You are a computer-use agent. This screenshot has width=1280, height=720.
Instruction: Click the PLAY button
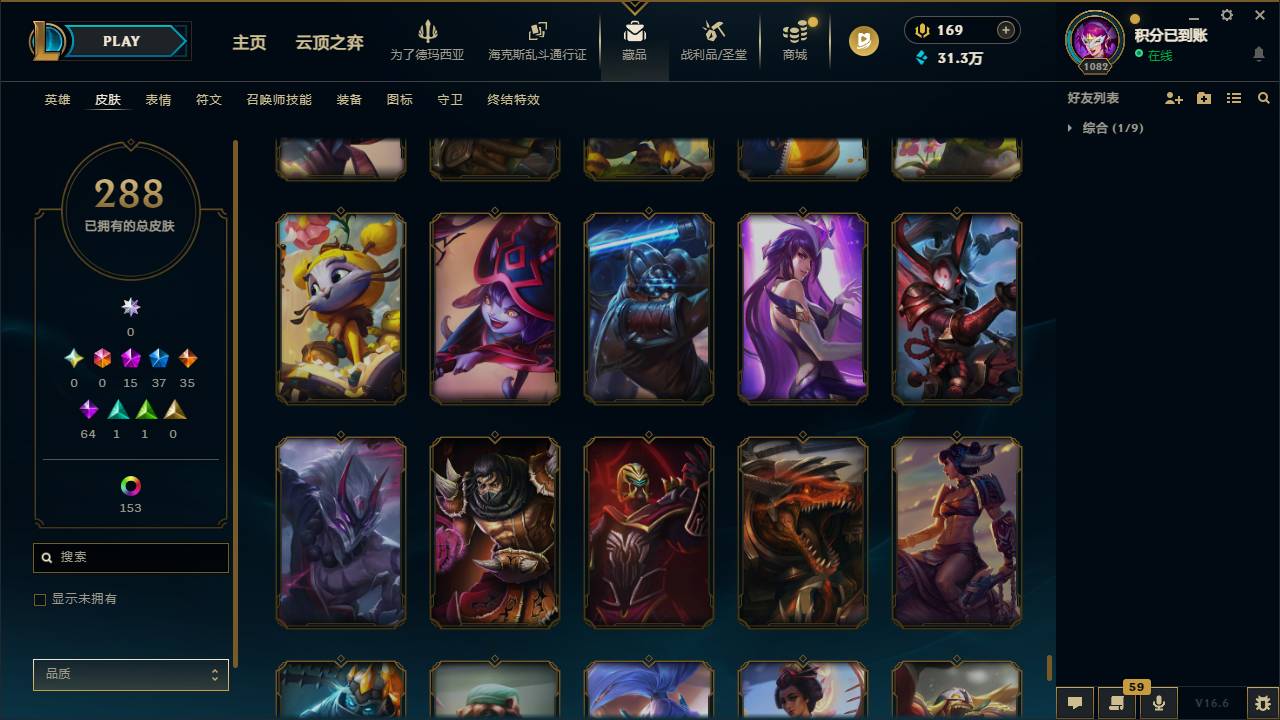[x=120, y=41]
